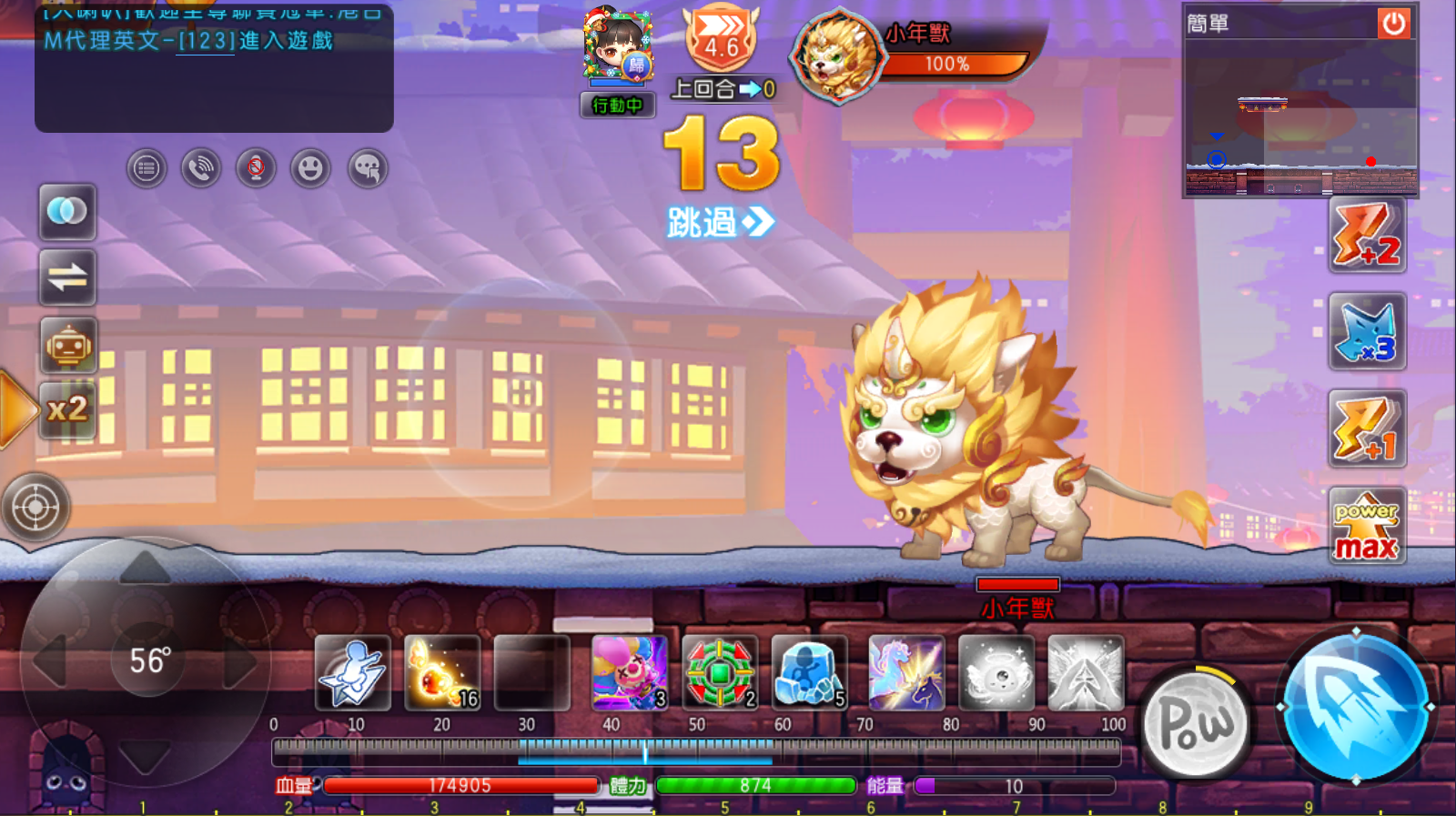The height and width of the screenshot is (816, 1456).
Task: Activate the blue fox x3 skill
Action: click(1367, 332)
